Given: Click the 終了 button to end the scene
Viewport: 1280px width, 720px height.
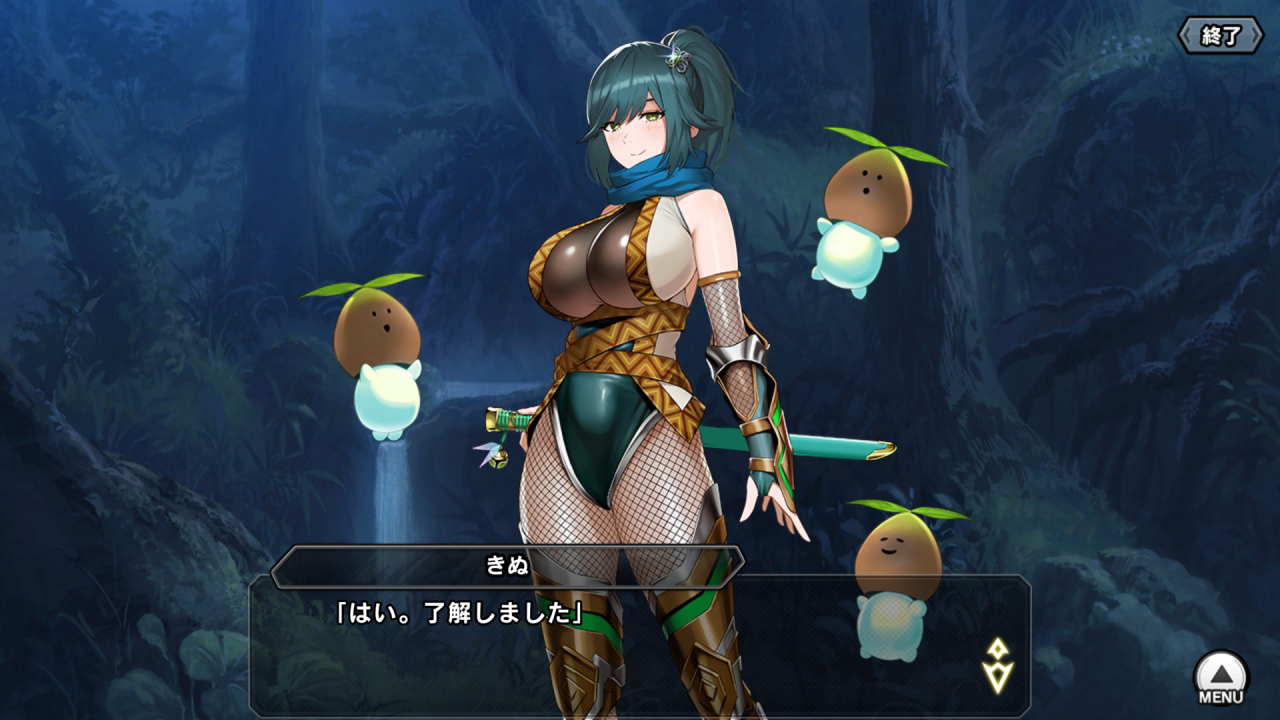Looking at the screenshot, I should click(1220, 36).
